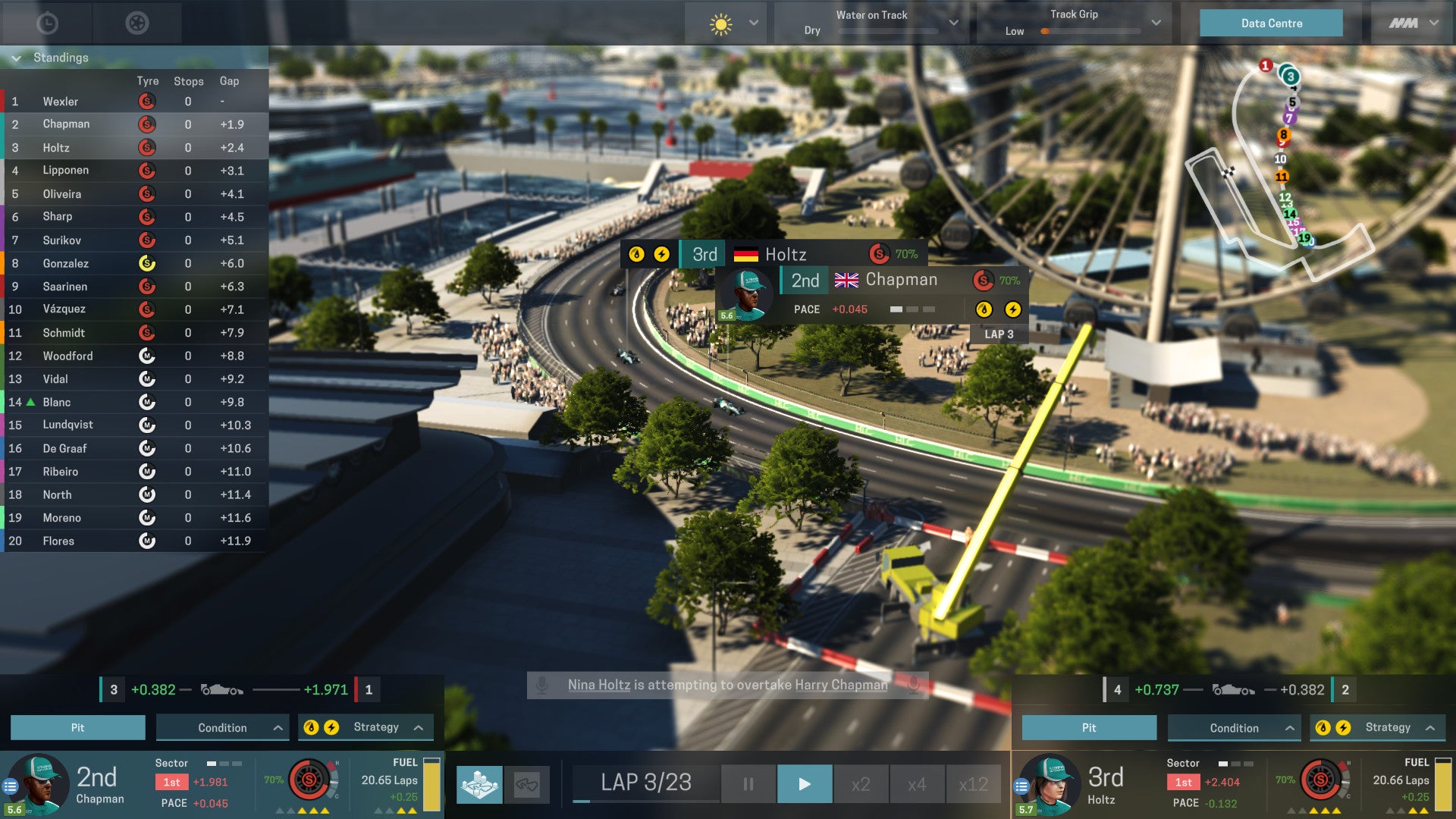Collapse the Standings panel
The width and height of the screenshot is (1456, 819).
[x=15, y=57]
